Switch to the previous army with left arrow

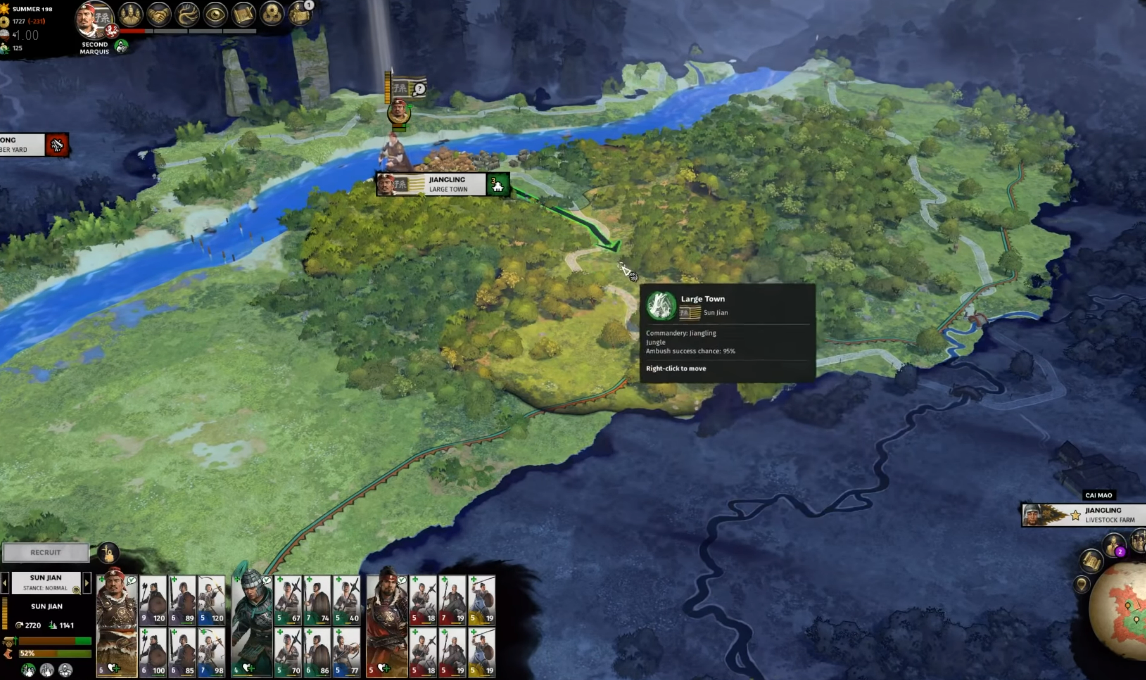(4, 582)
